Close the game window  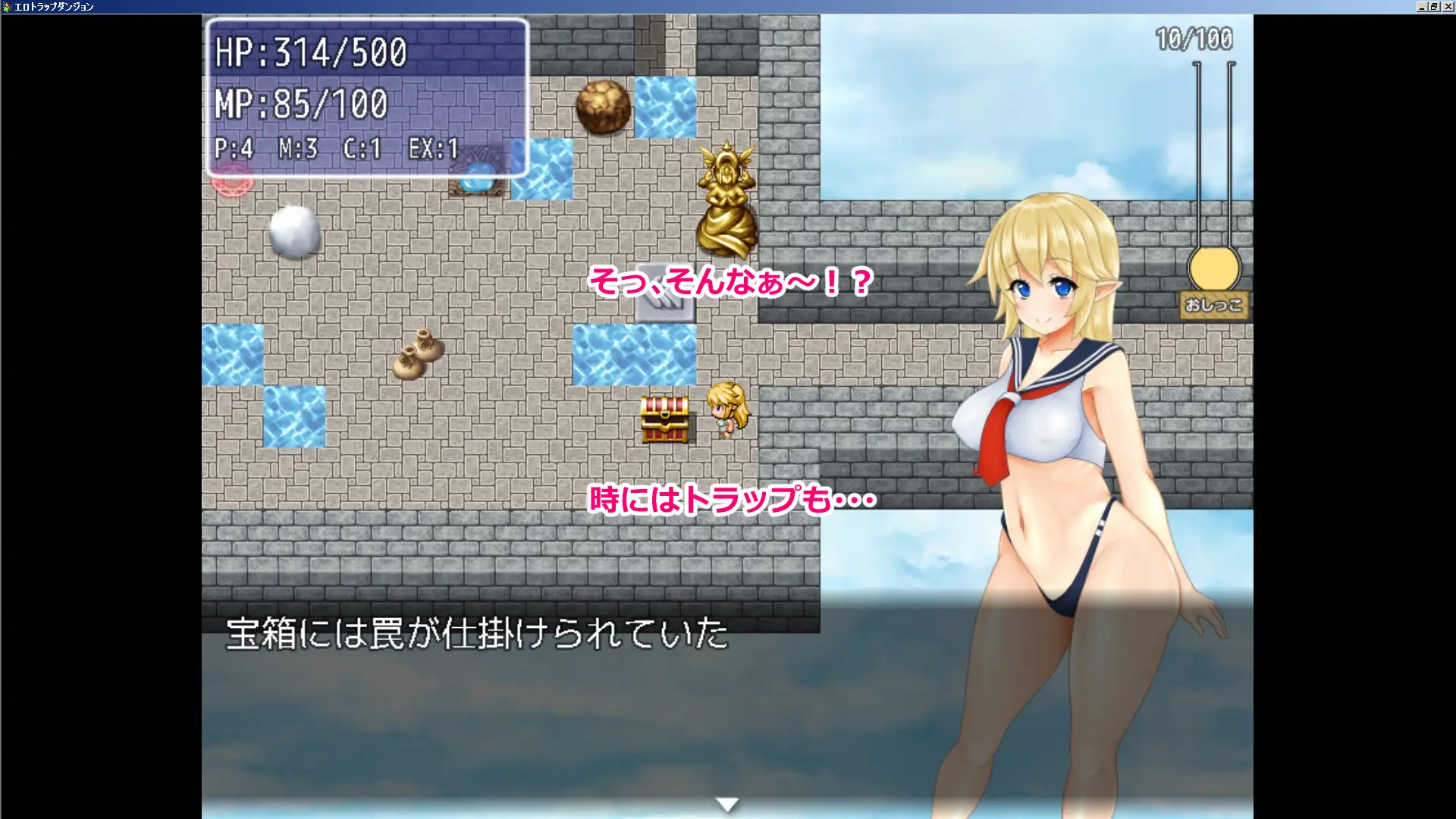click(x=1448, y=7)
